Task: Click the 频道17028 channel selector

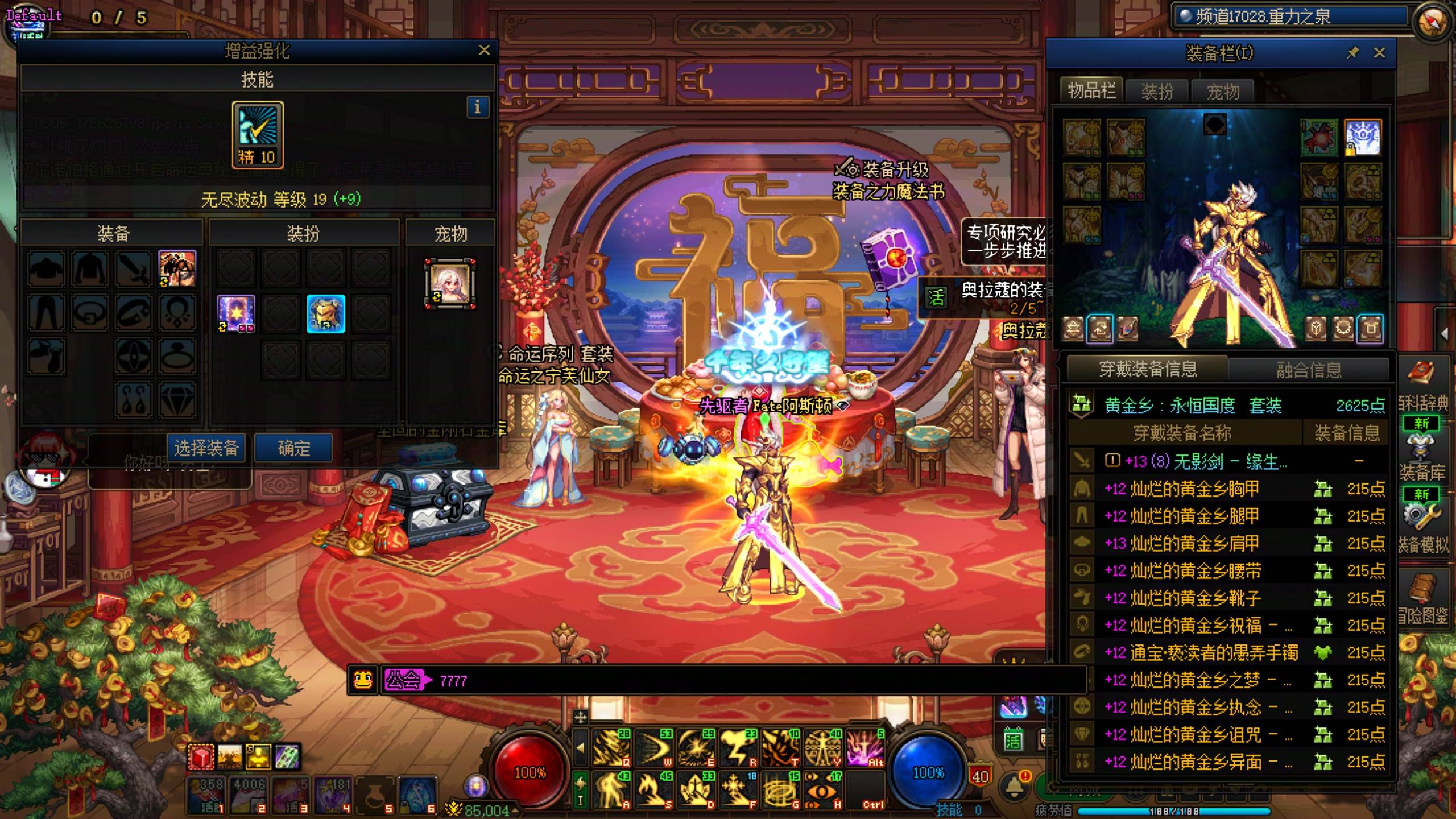Action: (x=1288, y=17)
